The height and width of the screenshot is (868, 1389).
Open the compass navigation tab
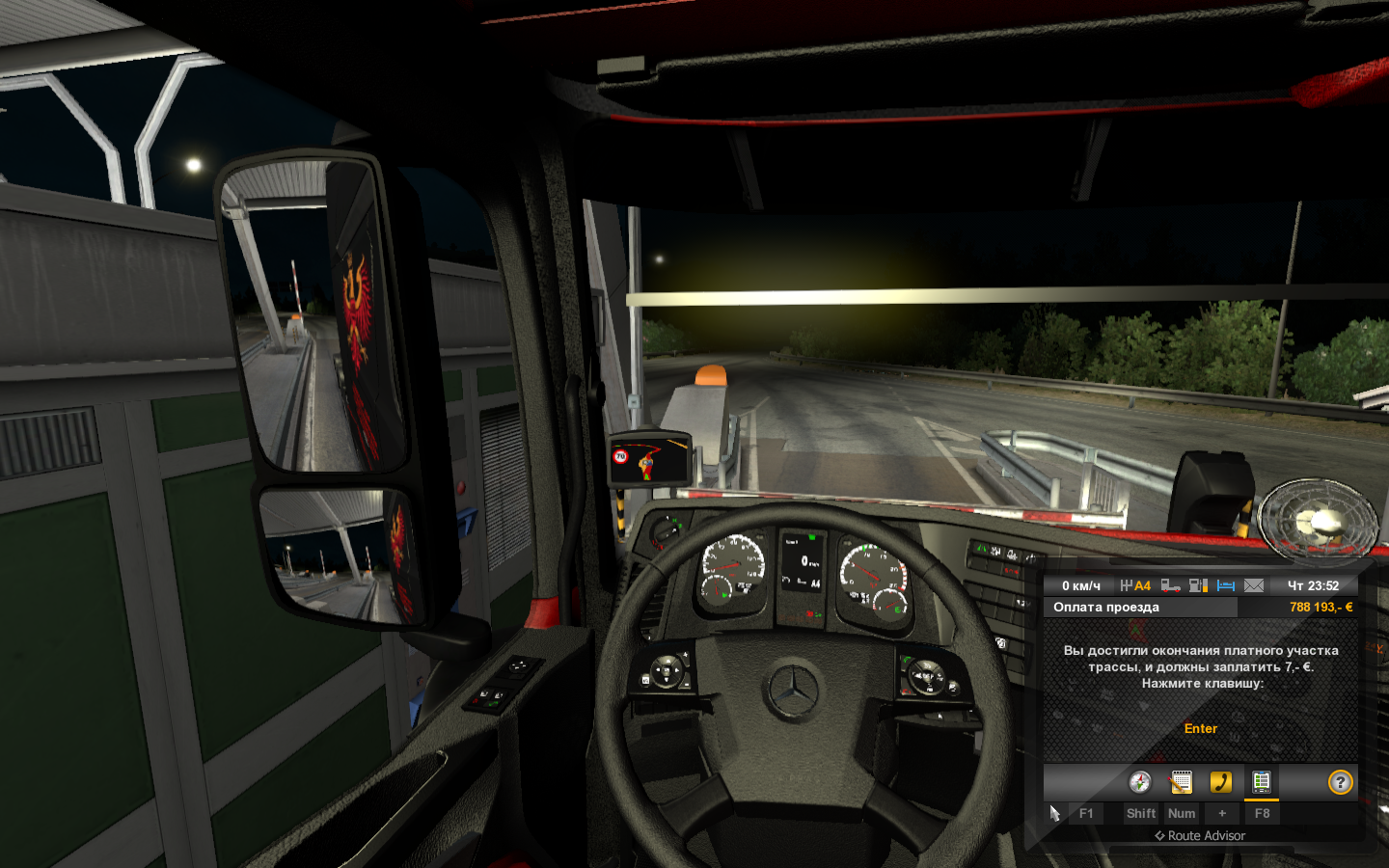[x=1140, y=782]
